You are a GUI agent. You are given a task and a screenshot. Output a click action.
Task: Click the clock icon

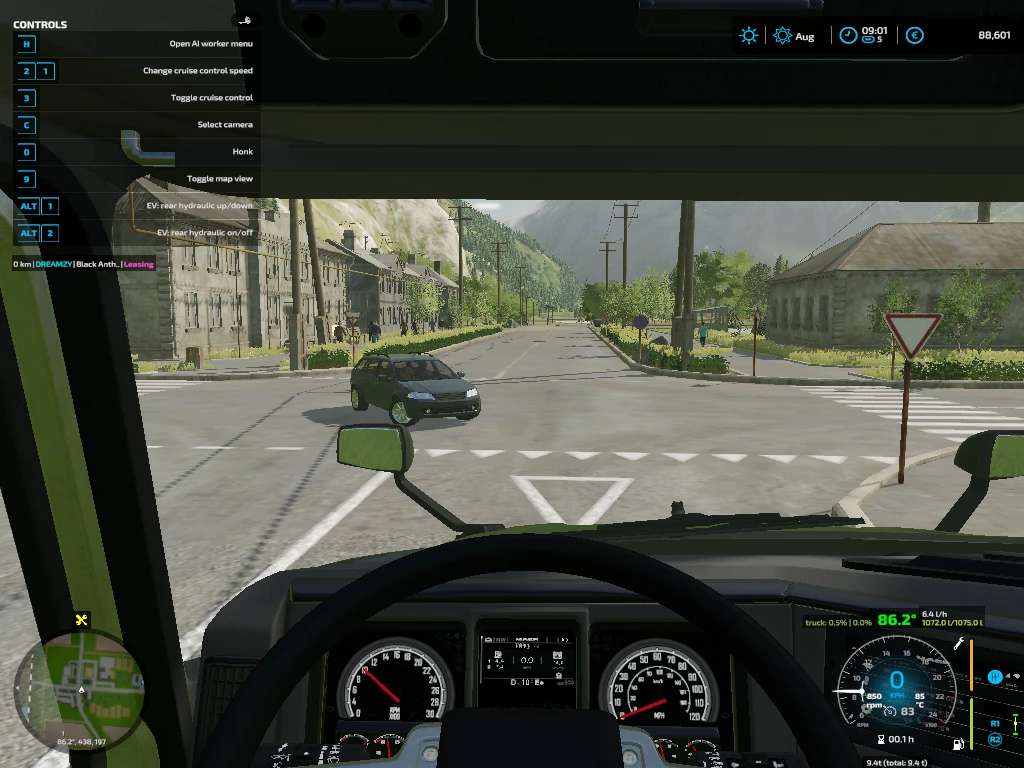click(x=847, y=36)
